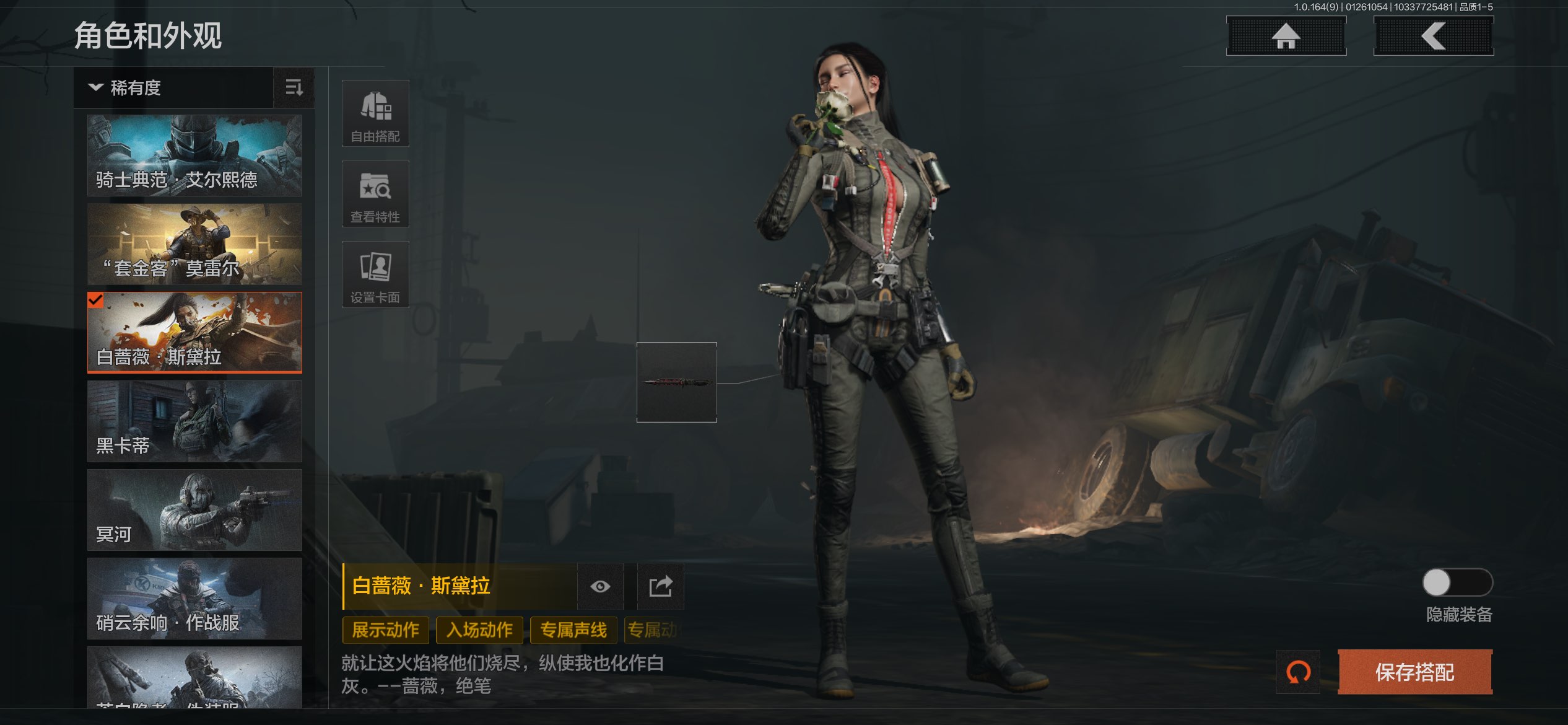1568x725 pixels.
Task: Pick the 黑卡蒂 character skin
Action: coord(194,421)
